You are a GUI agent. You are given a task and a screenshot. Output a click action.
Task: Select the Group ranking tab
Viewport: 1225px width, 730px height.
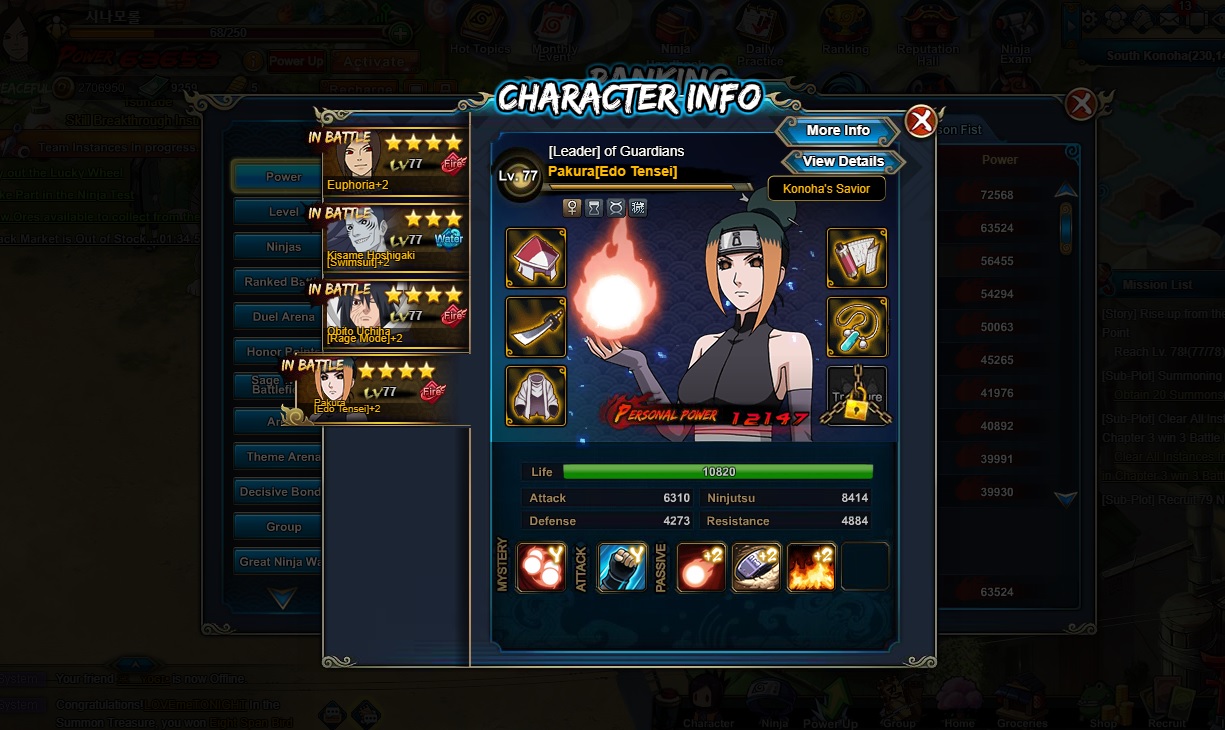[283, 527]
